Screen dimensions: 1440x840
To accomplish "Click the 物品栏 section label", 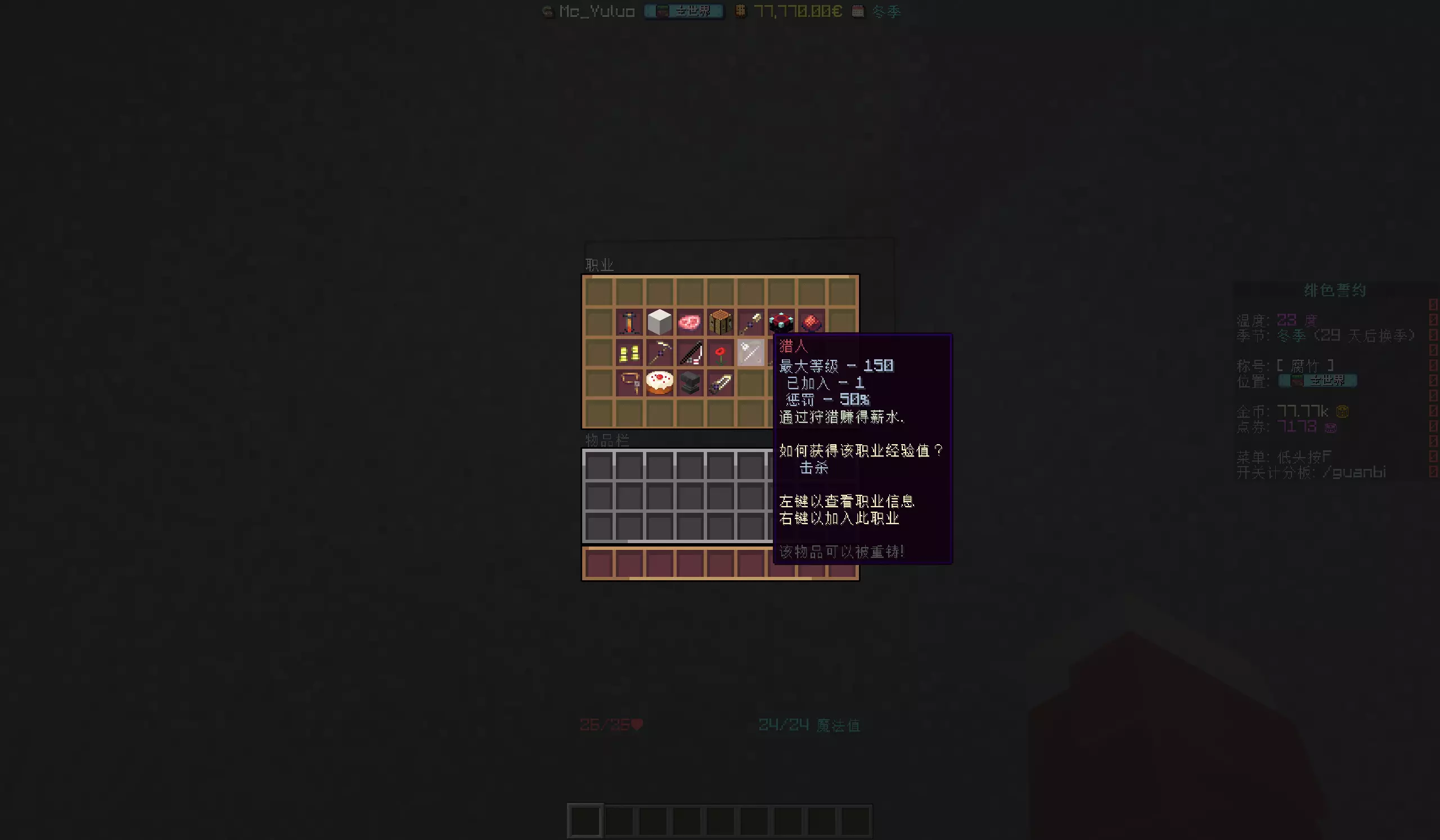I will (608, 440).
